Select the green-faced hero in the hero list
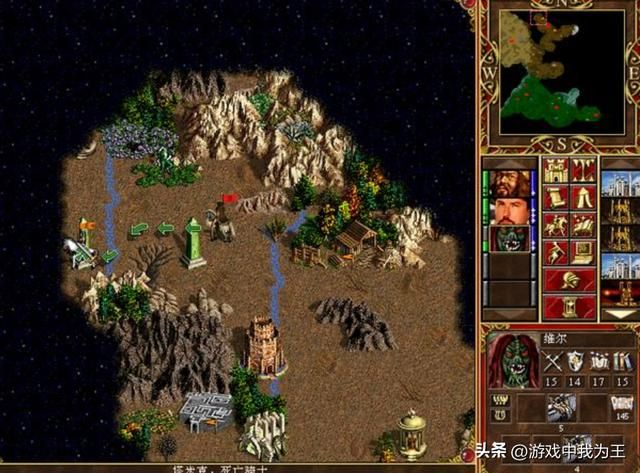This screenshot has width=640, height=473. click(510, 239)
